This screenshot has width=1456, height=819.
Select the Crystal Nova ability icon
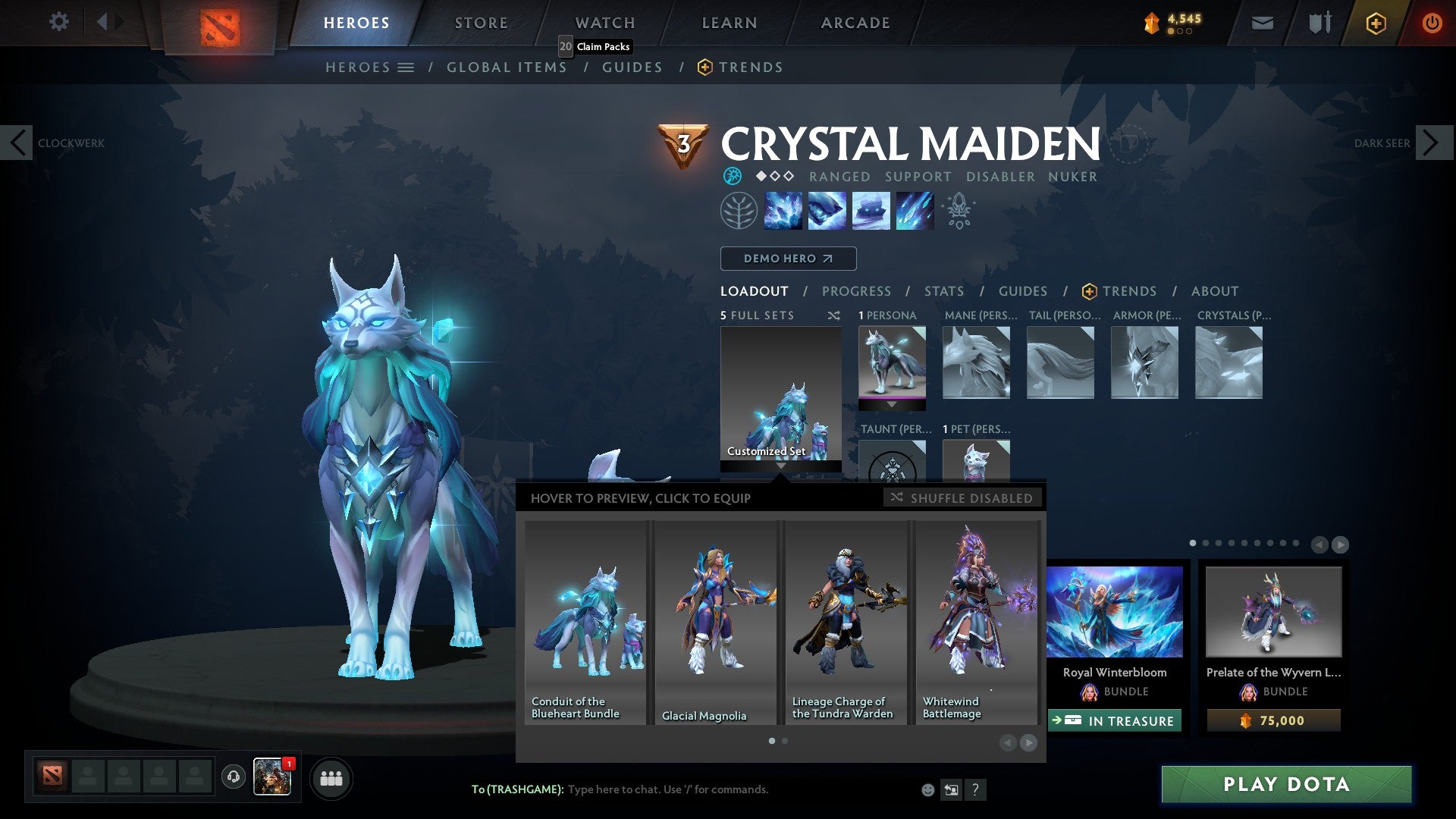click(x=783, y=211)
